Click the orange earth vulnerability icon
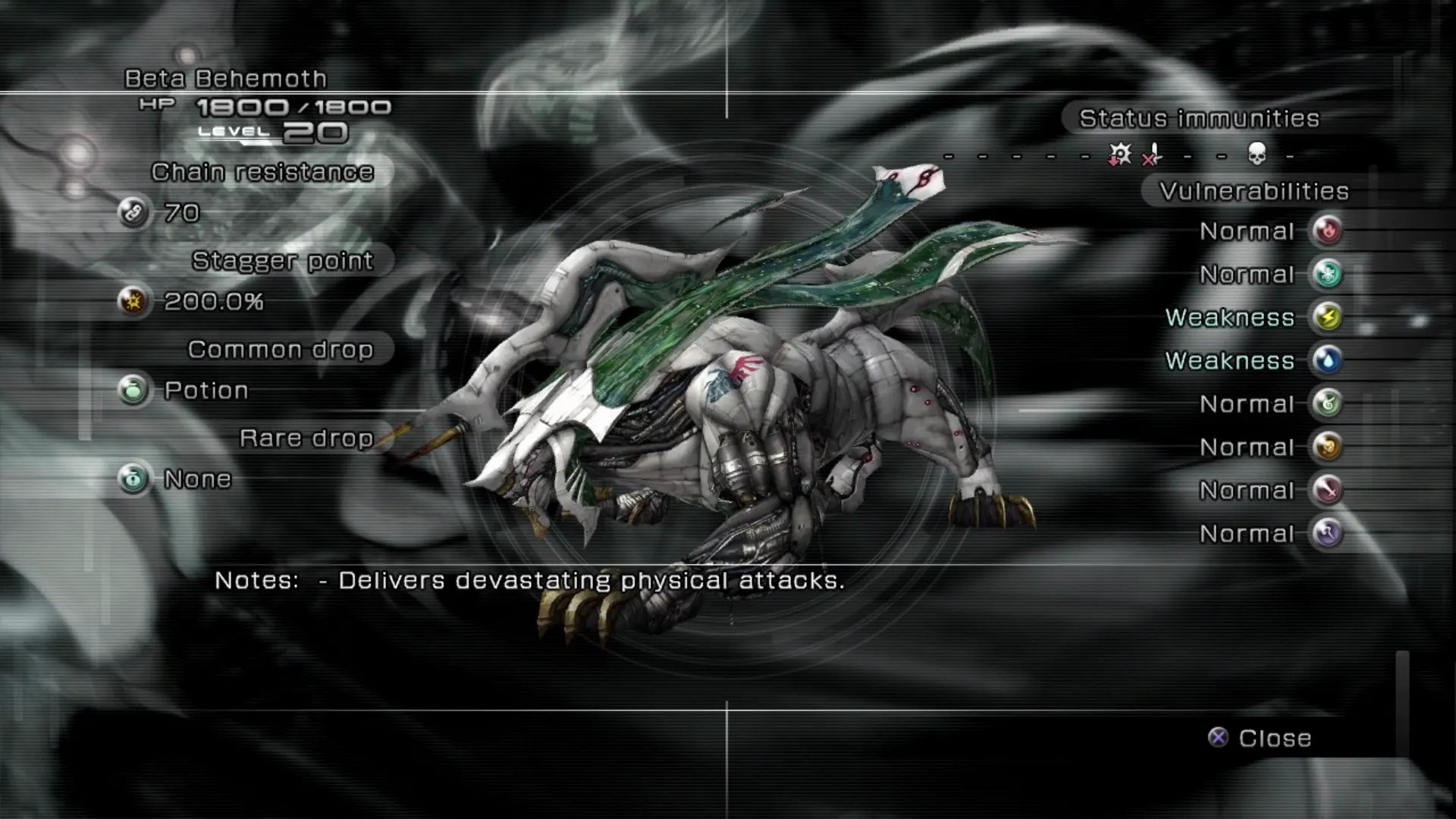 1328,447
